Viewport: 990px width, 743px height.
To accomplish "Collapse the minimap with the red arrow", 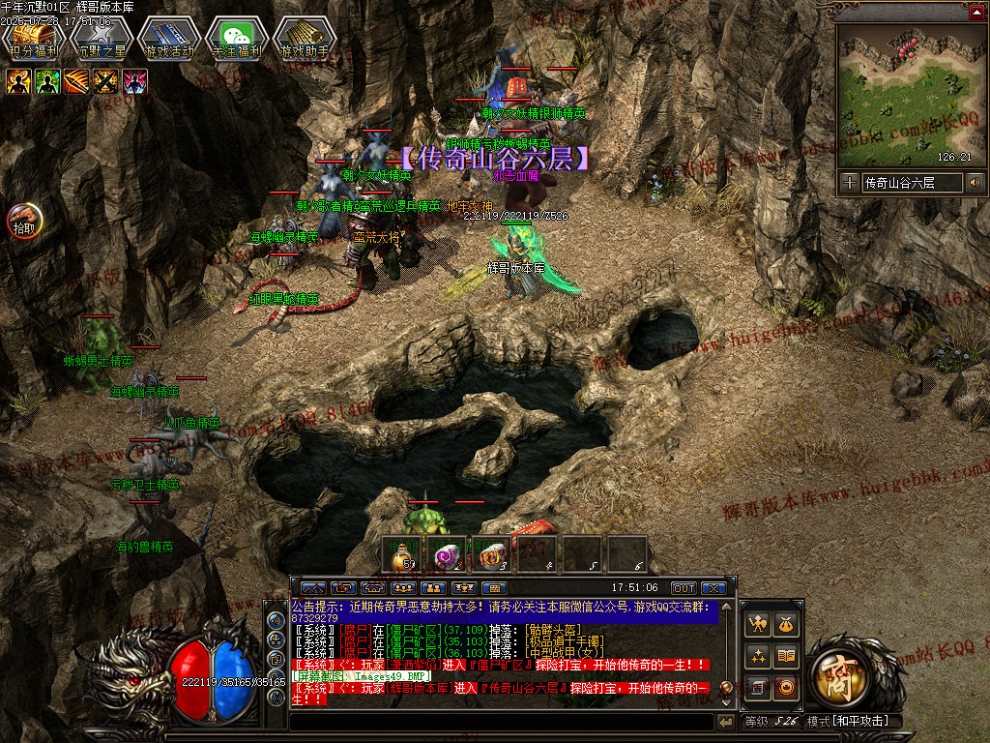I will tap(976, 13).
